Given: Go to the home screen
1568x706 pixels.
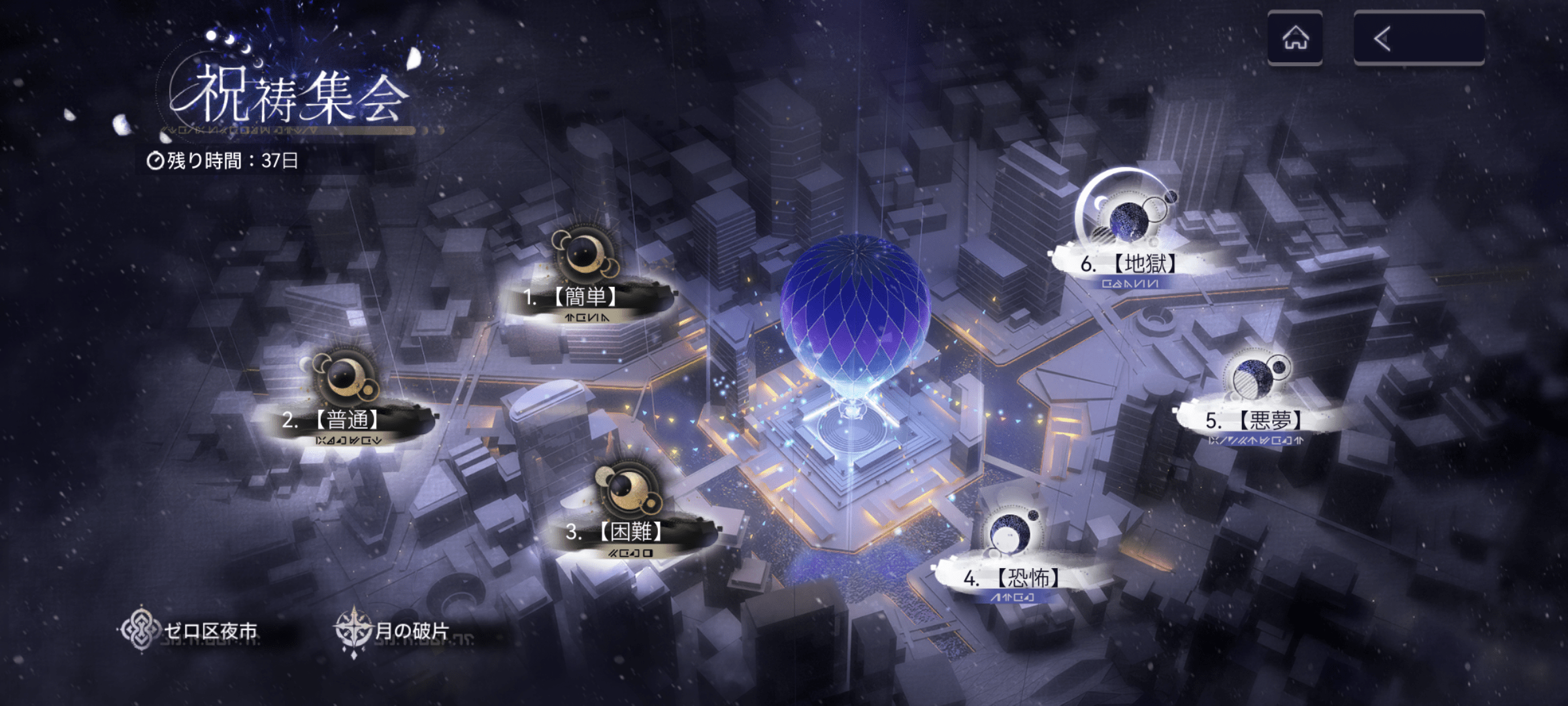Looking at the screenshot, I should click(x=1295, y=38).
